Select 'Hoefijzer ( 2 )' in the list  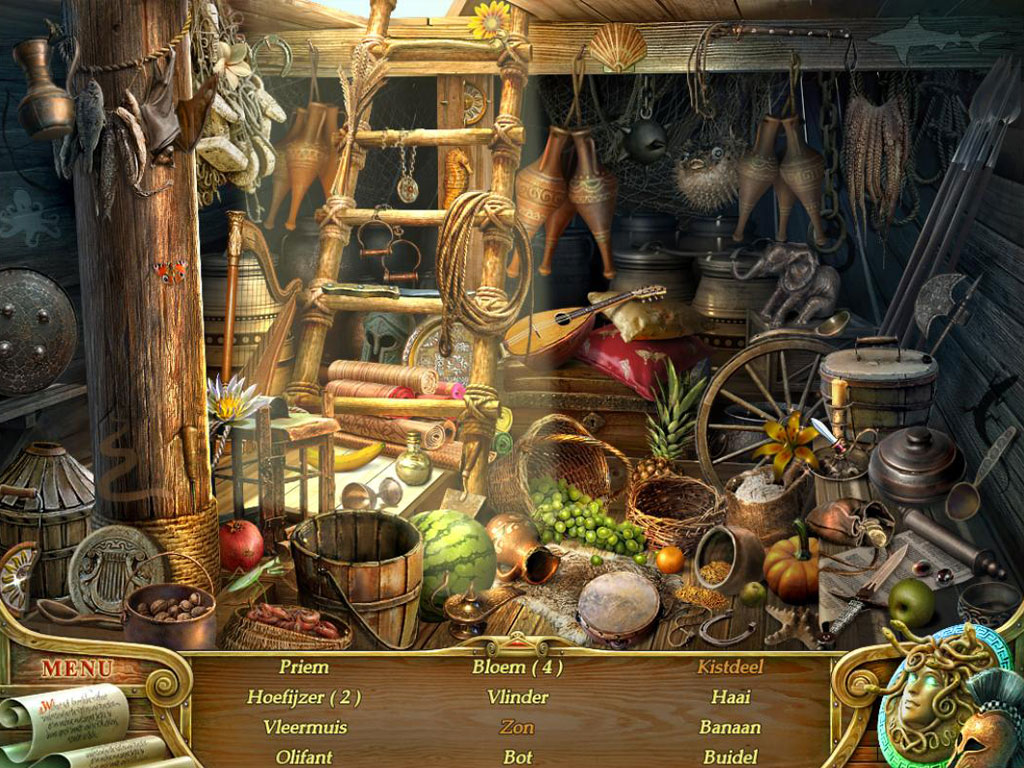click(x=304, y=697)
